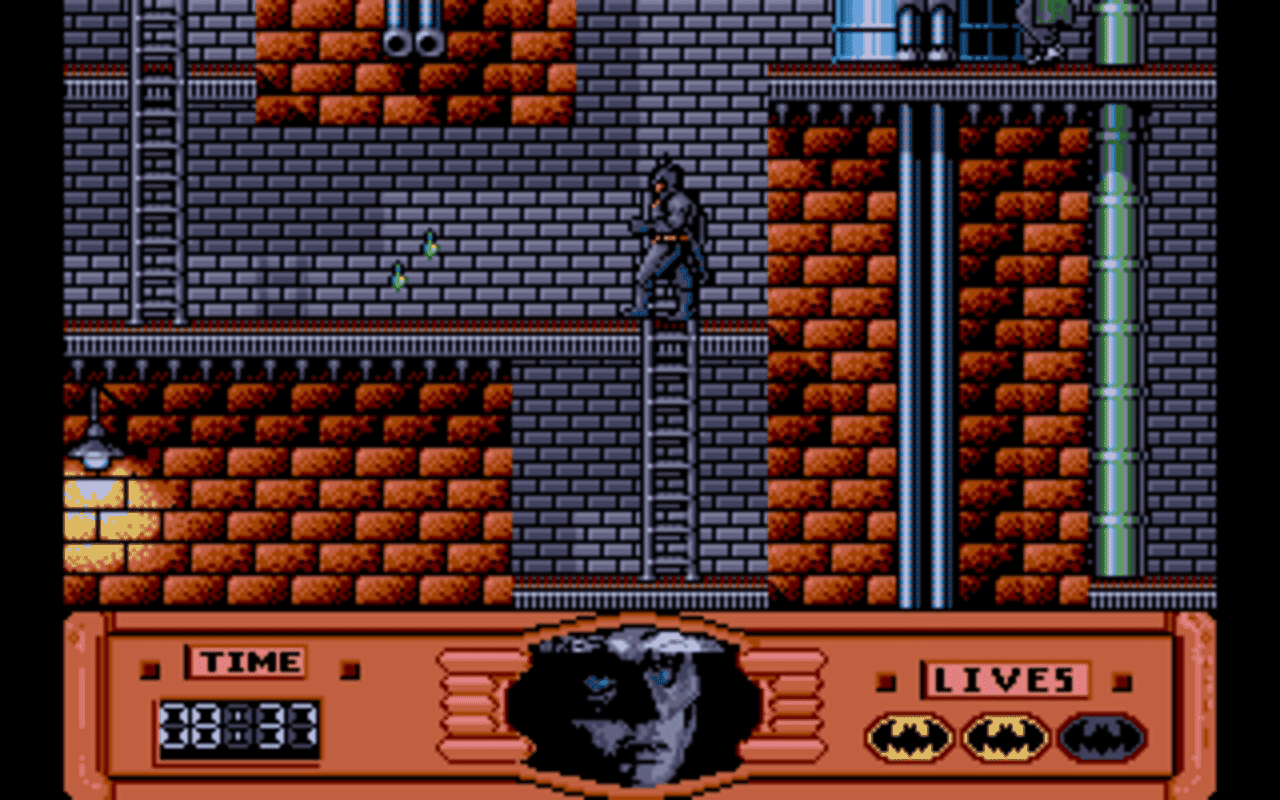Viewport: 1280px width, 800px height.
Task: Select the twin chimney pipes at the top
Action: tap(415, 30)
